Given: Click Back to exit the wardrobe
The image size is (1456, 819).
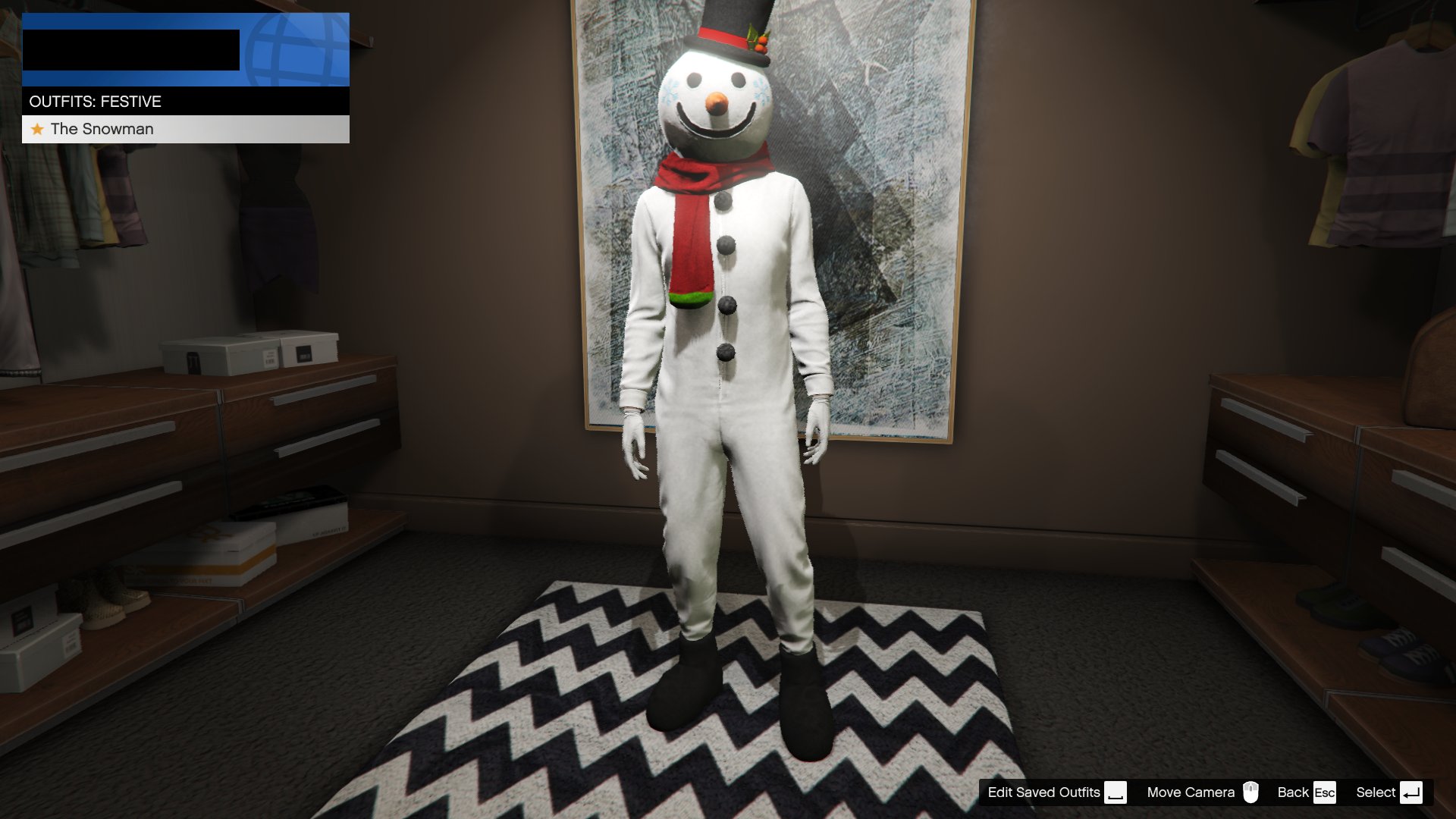Looking at the screenshot, I should point(1292,792).
